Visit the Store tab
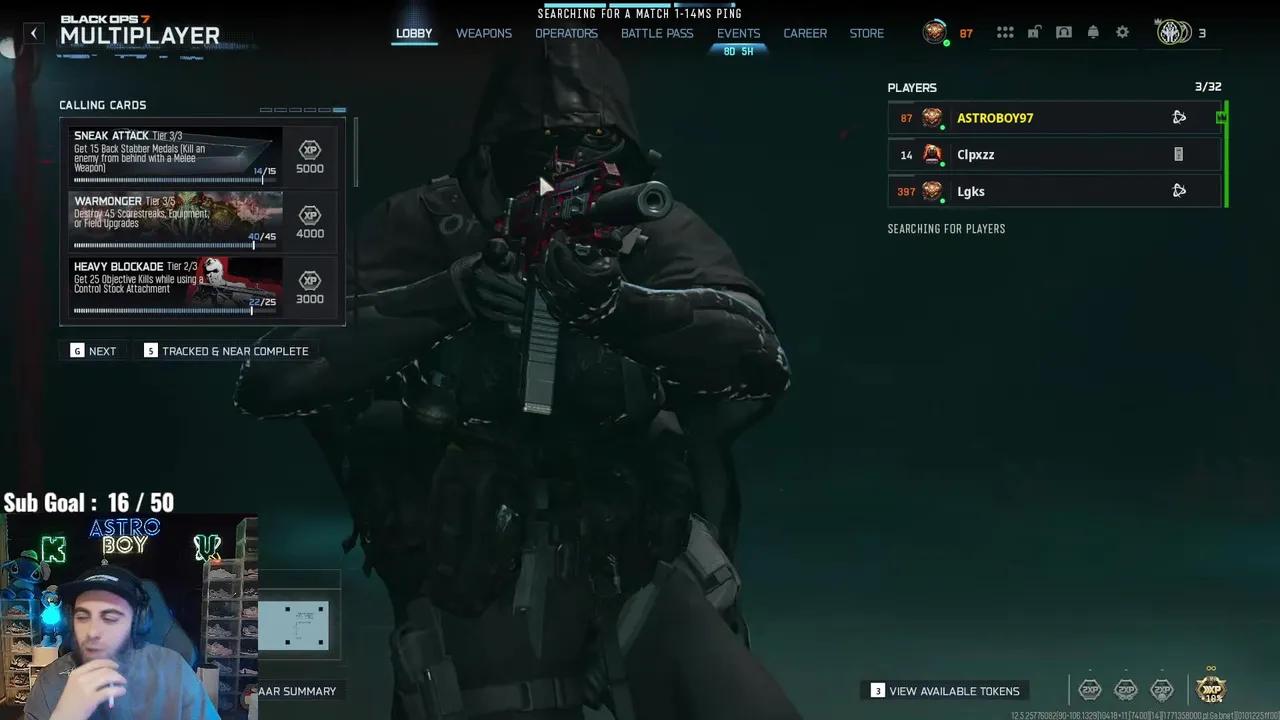 pyautogui.click(x=867, y=33)
